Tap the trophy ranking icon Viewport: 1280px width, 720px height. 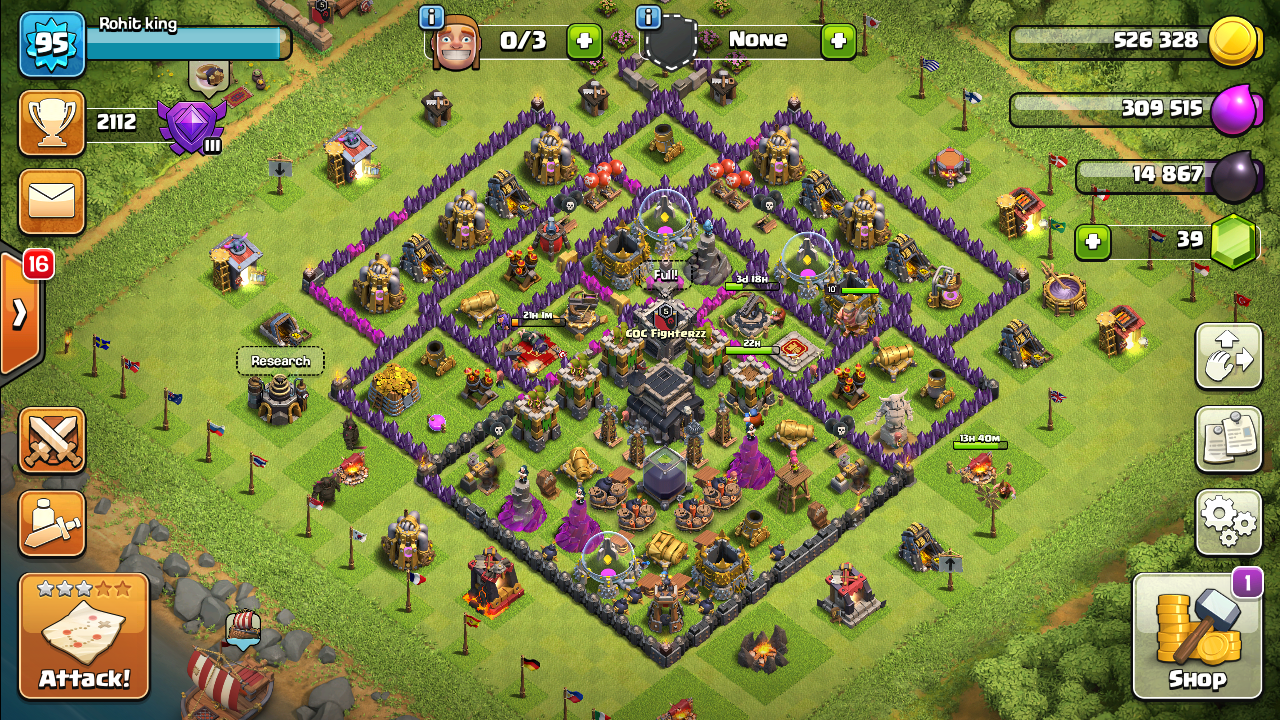51,123
